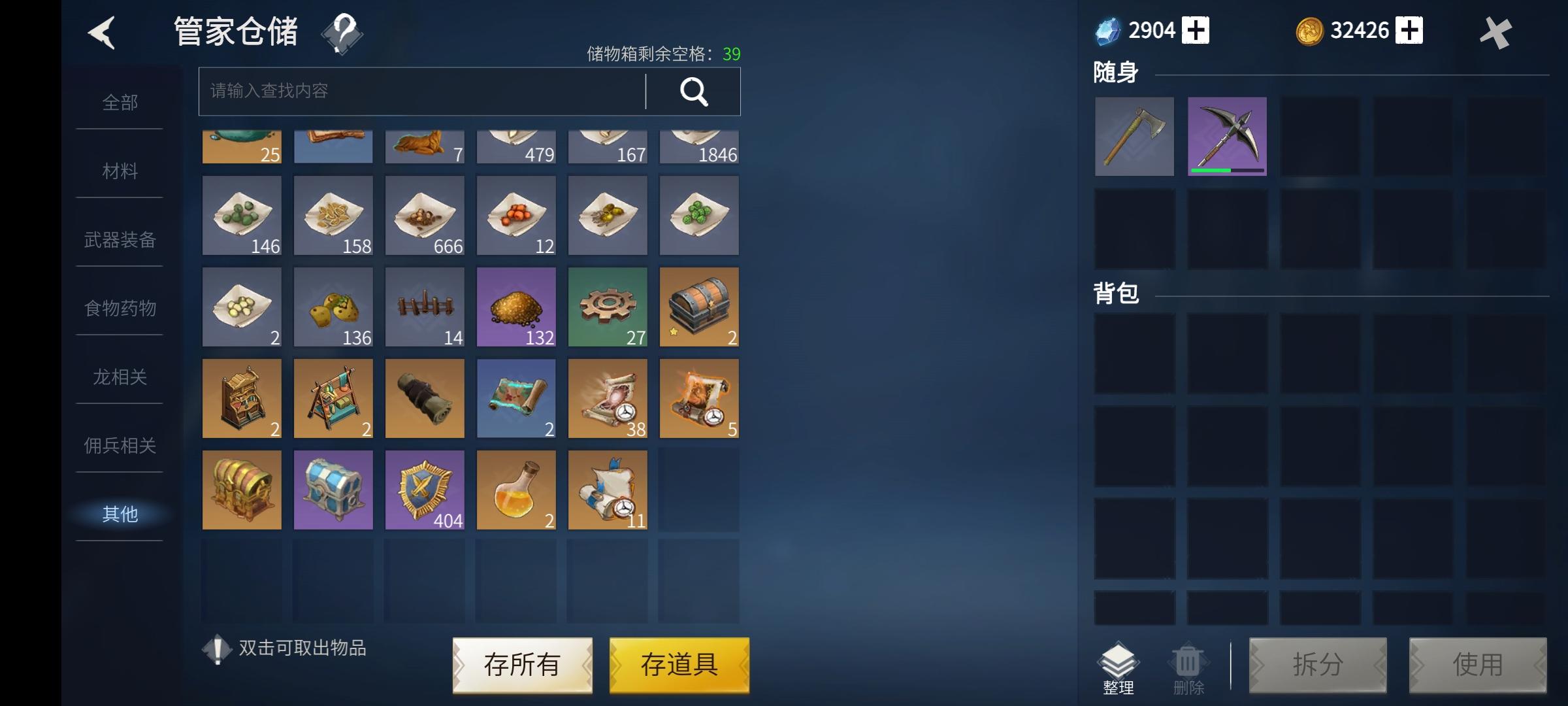The image size is (1568, 706).
Task: Click the gear item stacked 27
Action: [x=608, y=307]
